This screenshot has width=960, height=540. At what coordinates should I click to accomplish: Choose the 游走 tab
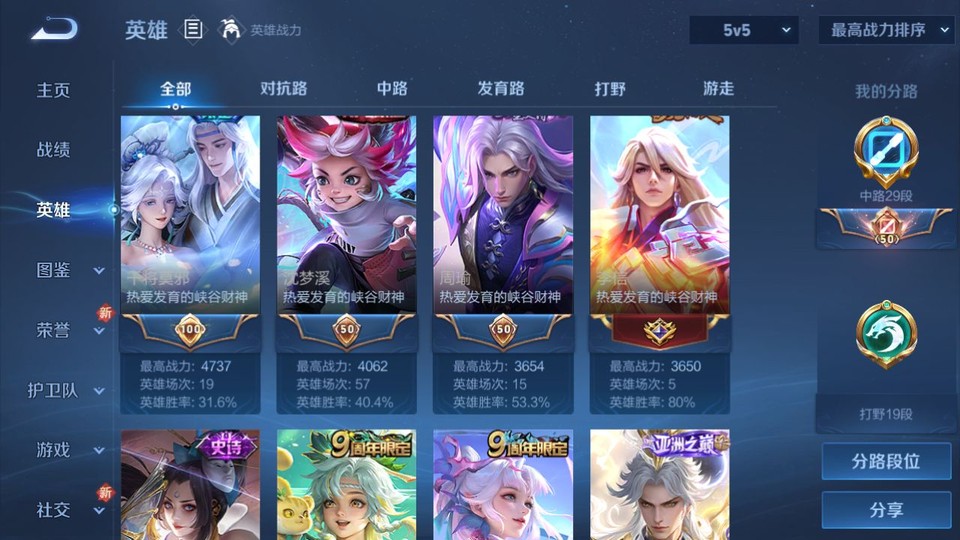[x=718, y=88]
